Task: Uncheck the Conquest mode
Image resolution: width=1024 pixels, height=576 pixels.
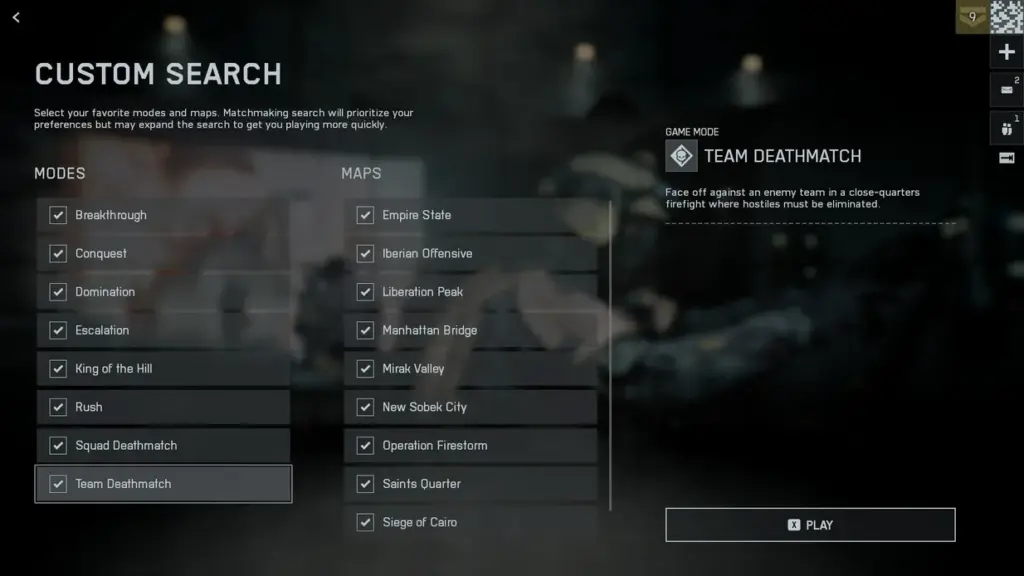Action: (x=58, y=253)
